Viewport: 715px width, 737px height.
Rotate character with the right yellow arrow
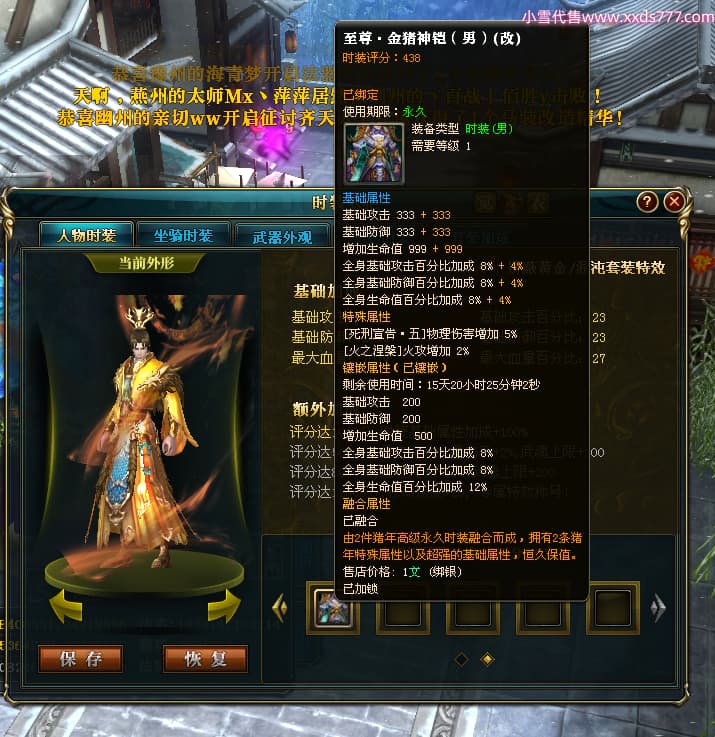(223, 605)
